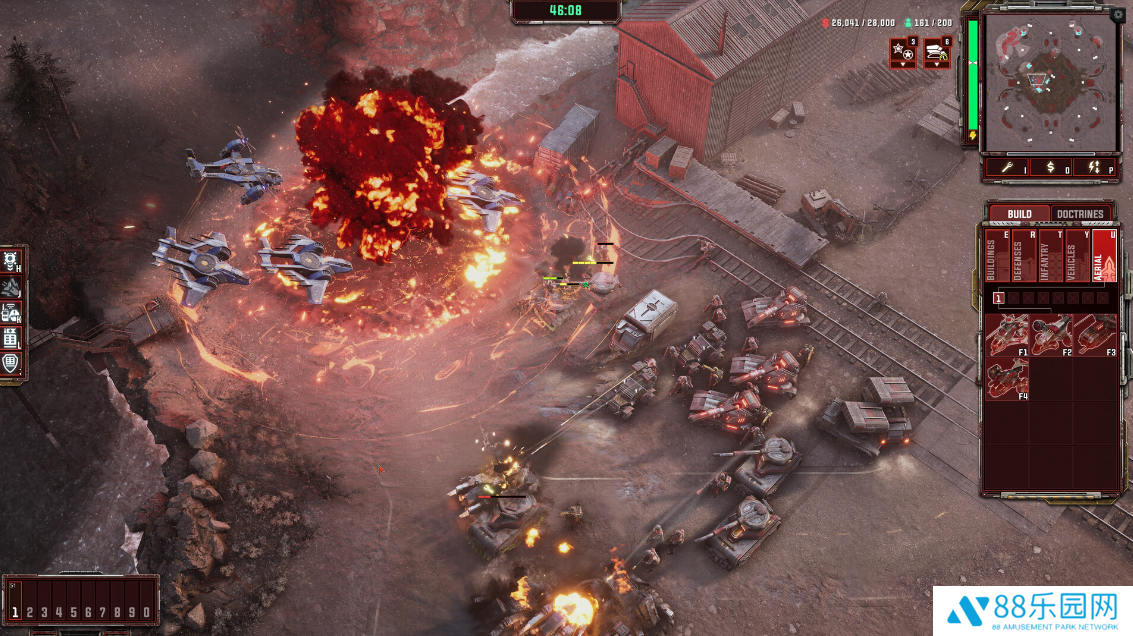Select the Aerial build category
This screenshot has width=1133, height=636.
[1103, 257]
